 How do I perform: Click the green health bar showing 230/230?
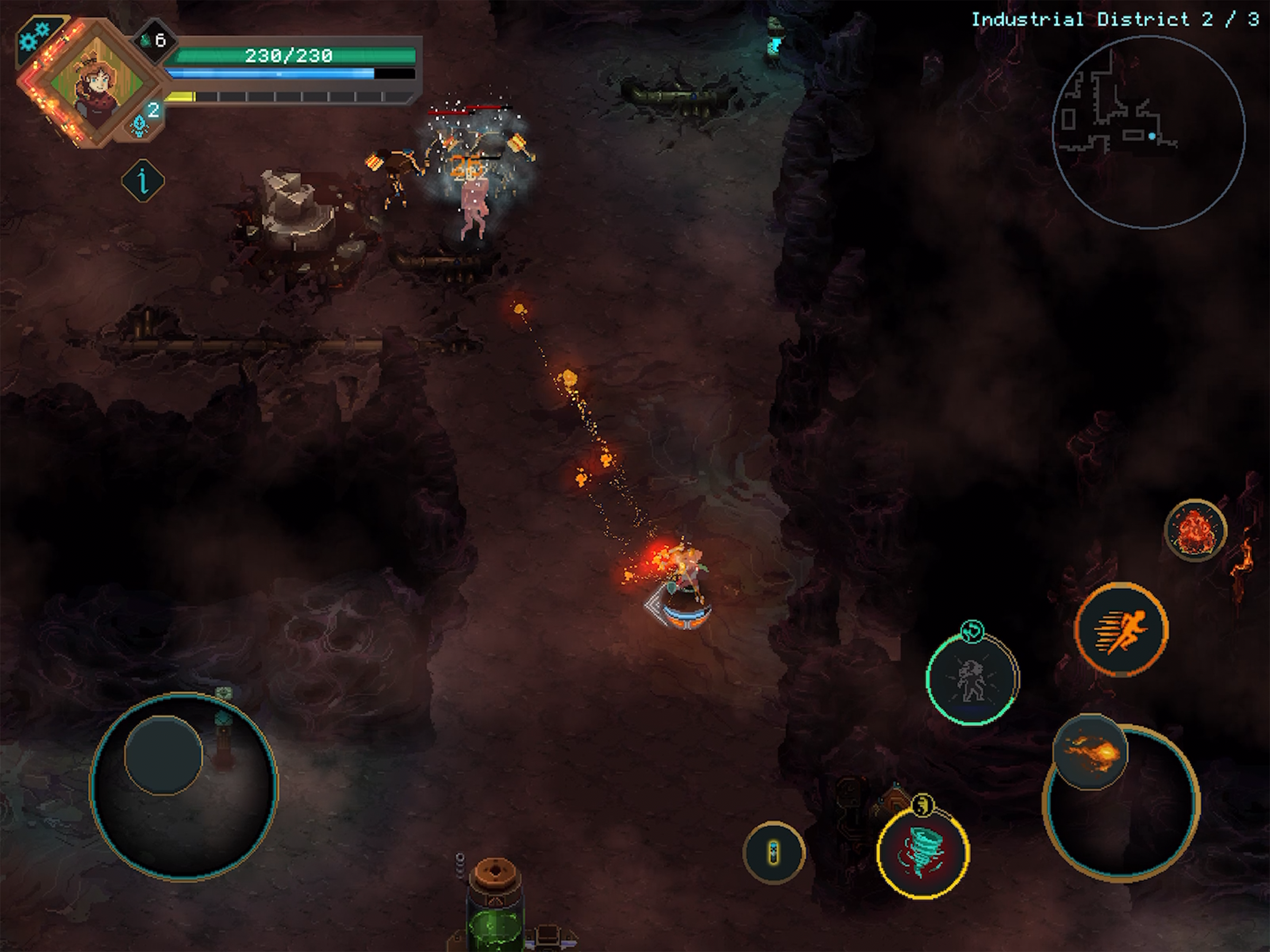(x=290, y=56)
